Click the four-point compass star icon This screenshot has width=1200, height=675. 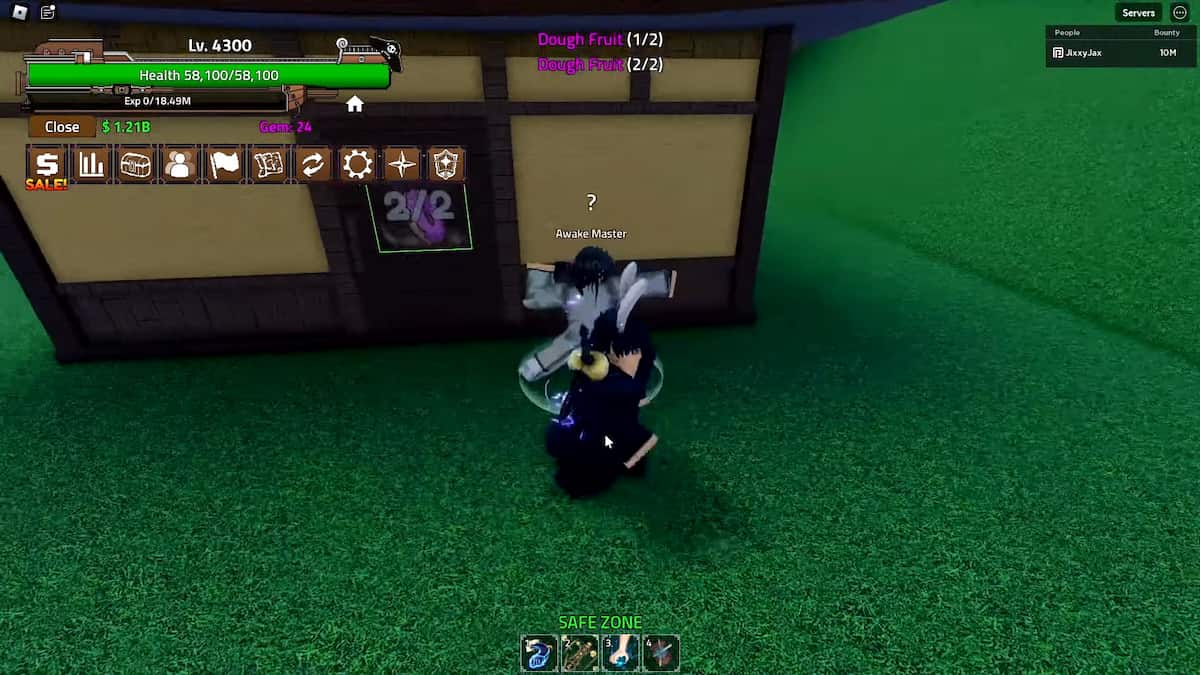click(x=402, y=165)
